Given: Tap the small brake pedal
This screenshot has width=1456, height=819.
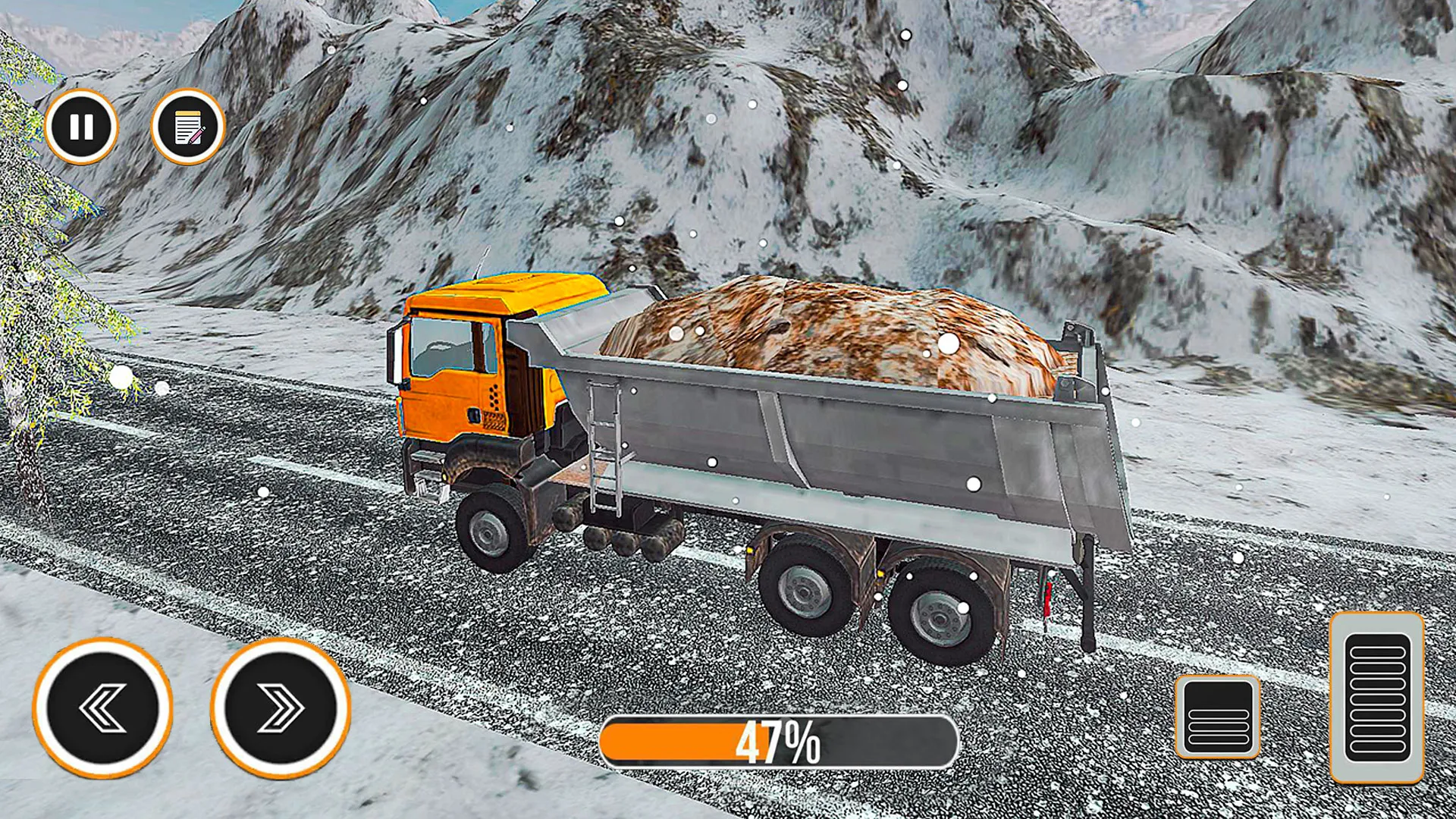Looking at the screenshot, I should [x=1218, y=717].
